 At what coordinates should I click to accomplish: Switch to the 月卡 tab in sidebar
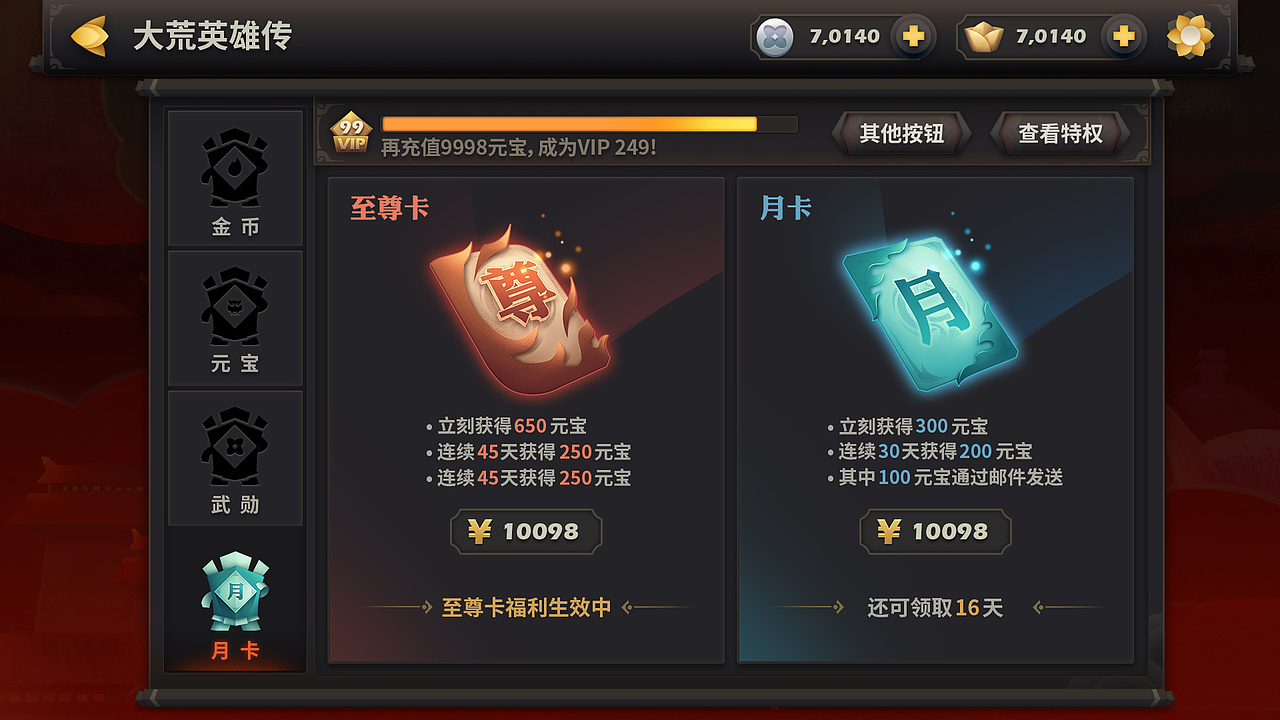coord(236,600)
